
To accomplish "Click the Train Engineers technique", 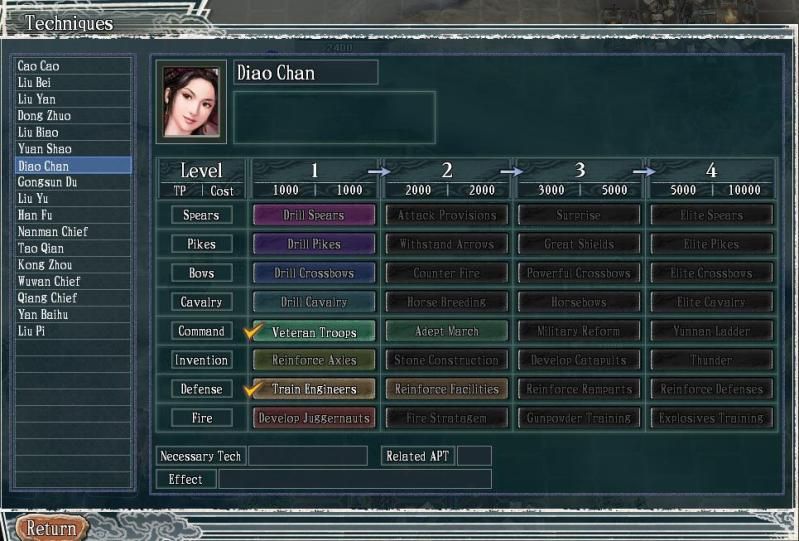I will (x=314, y=389).
